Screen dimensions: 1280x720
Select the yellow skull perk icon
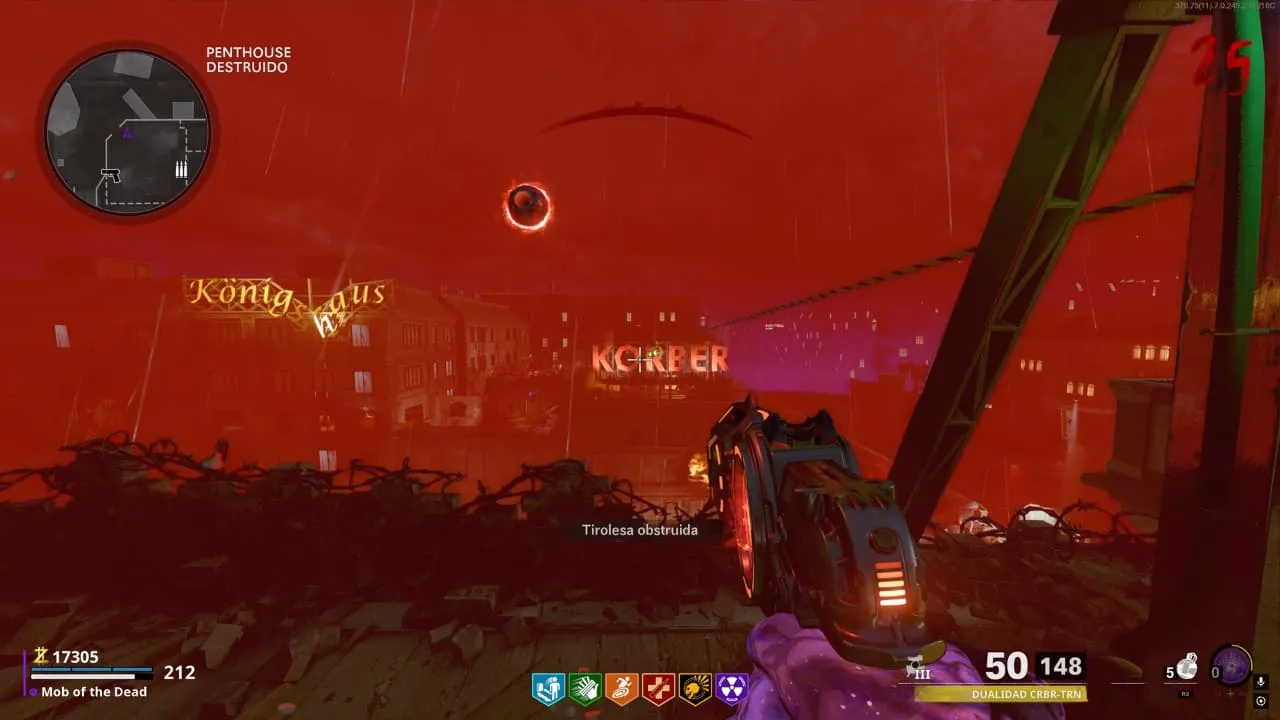[695, 689]
